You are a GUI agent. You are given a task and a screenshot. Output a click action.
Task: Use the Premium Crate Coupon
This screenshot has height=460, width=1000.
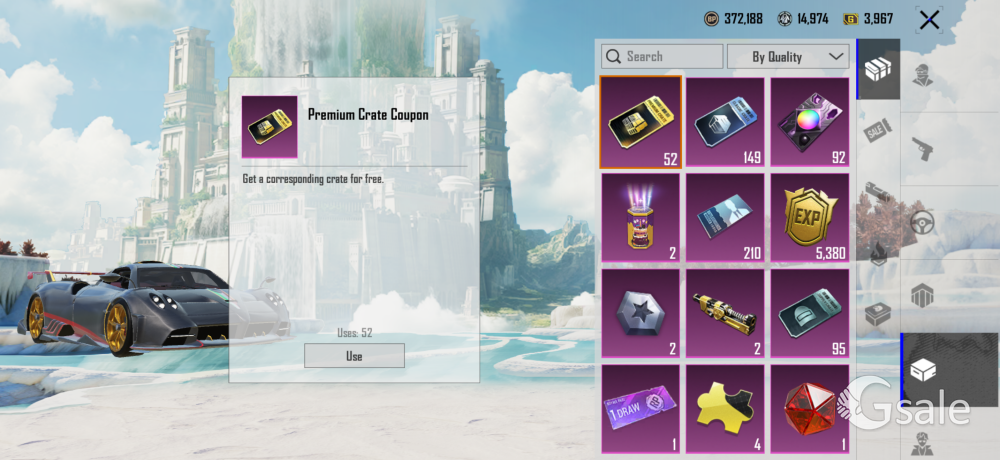click(x=354, y=356)
